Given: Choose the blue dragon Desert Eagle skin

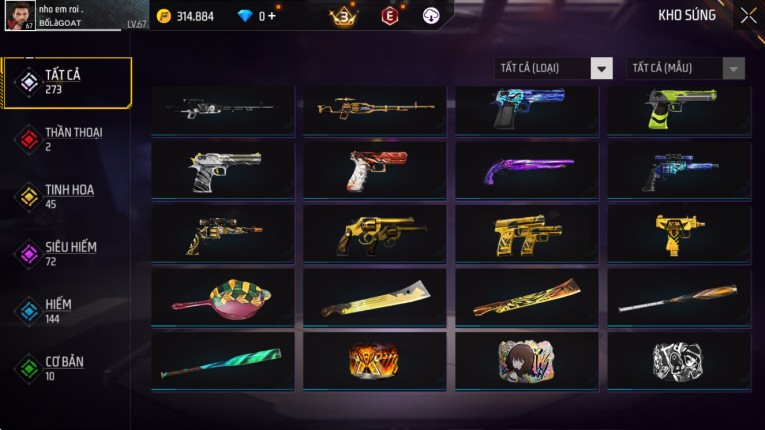Looking at the screenshot, I should 527,108.
